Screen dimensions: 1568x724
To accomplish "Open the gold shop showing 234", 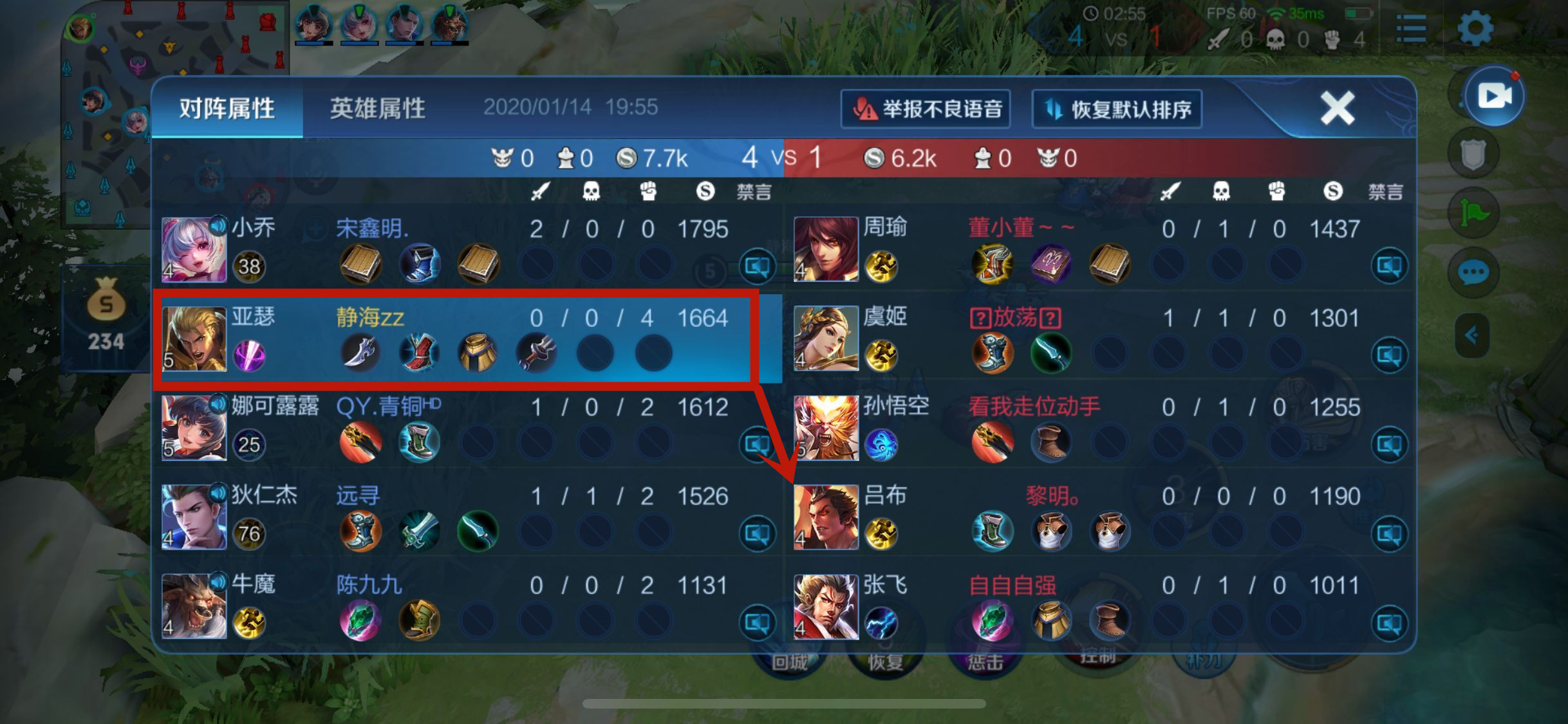I will click(x=106, y=315).
